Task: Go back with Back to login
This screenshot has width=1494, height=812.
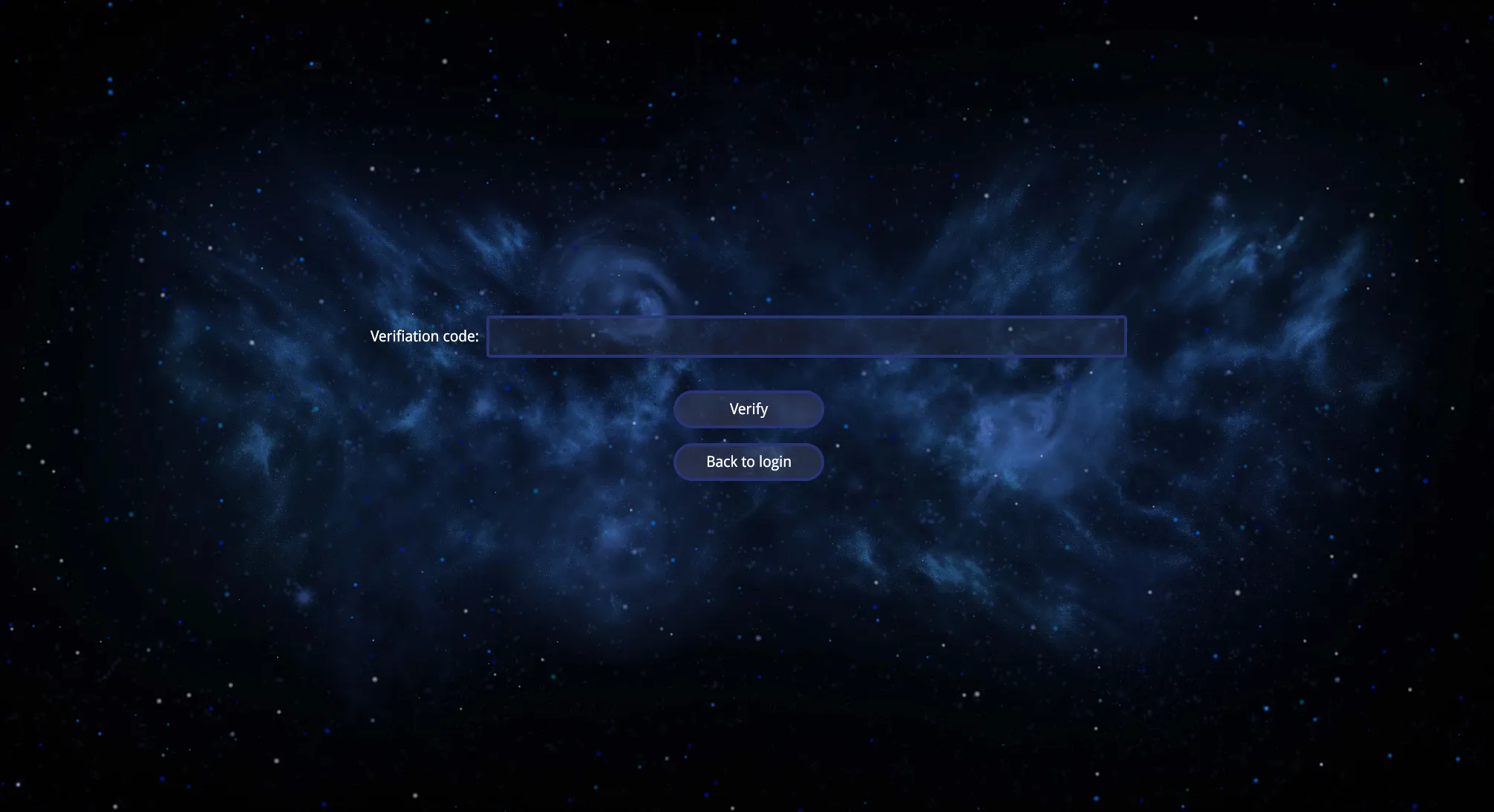Action: (748, 462)
